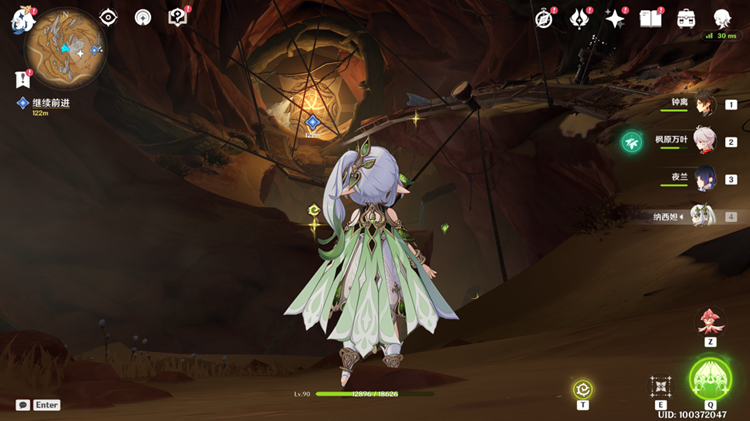Viewport: 750px width, 421px height.
Task: Activate the green glowing elemental burst
Action: [710, 379]
